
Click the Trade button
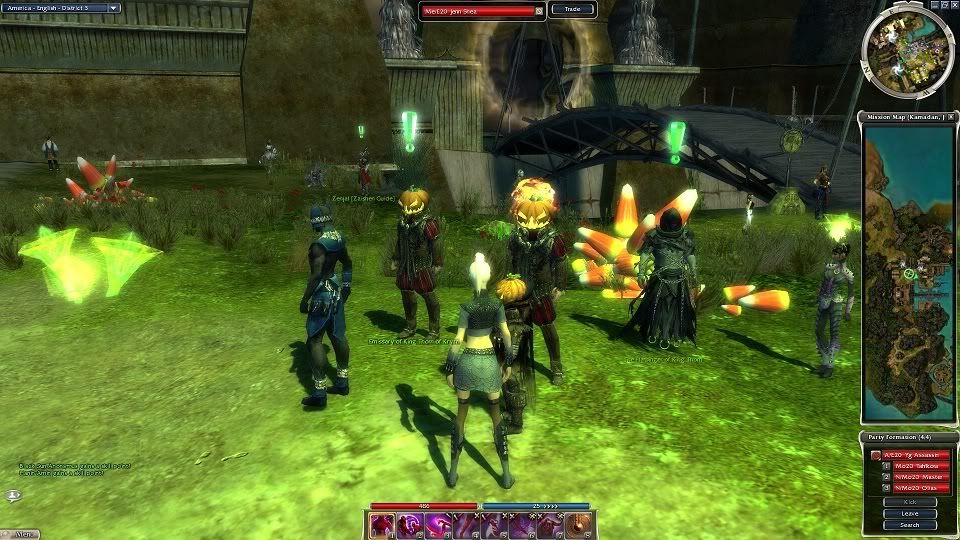coord(572,9)
